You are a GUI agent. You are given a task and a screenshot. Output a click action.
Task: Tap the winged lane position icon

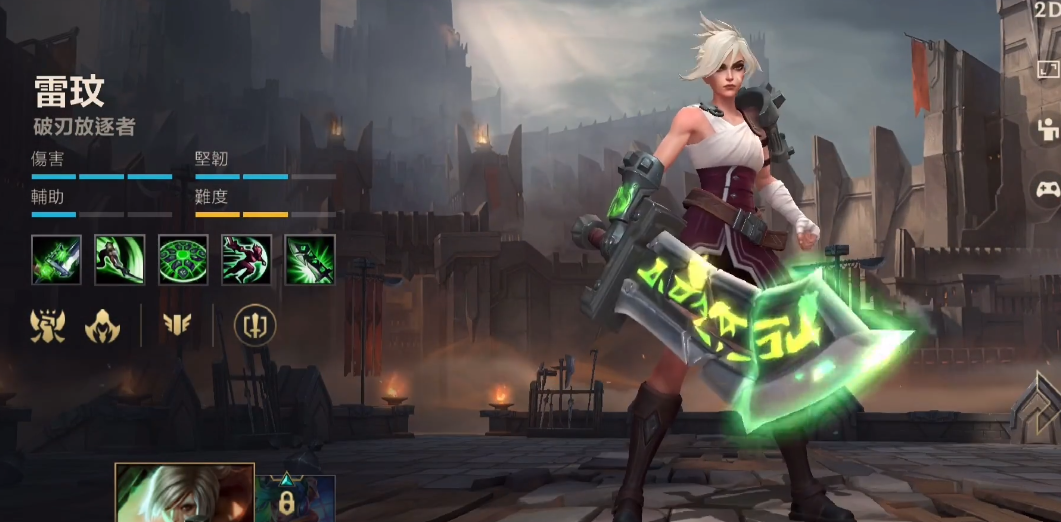(177, 324)
